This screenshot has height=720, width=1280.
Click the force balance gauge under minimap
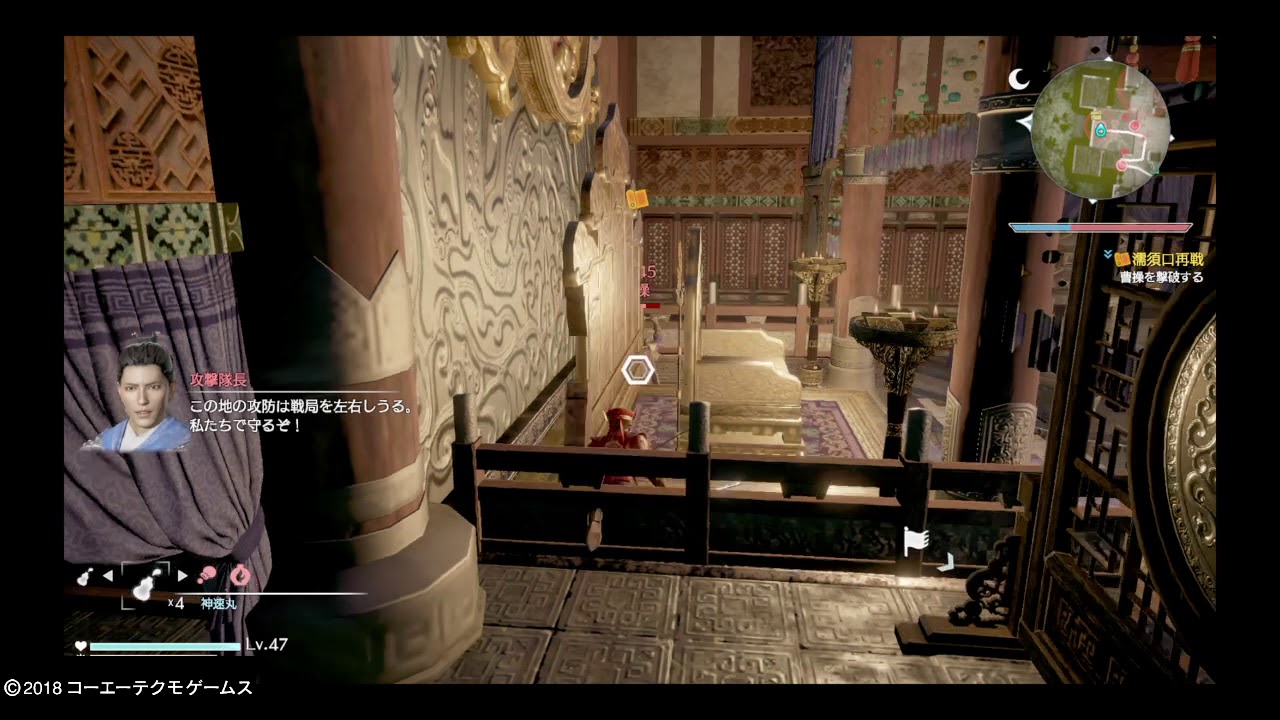[x=1100, y=226]
